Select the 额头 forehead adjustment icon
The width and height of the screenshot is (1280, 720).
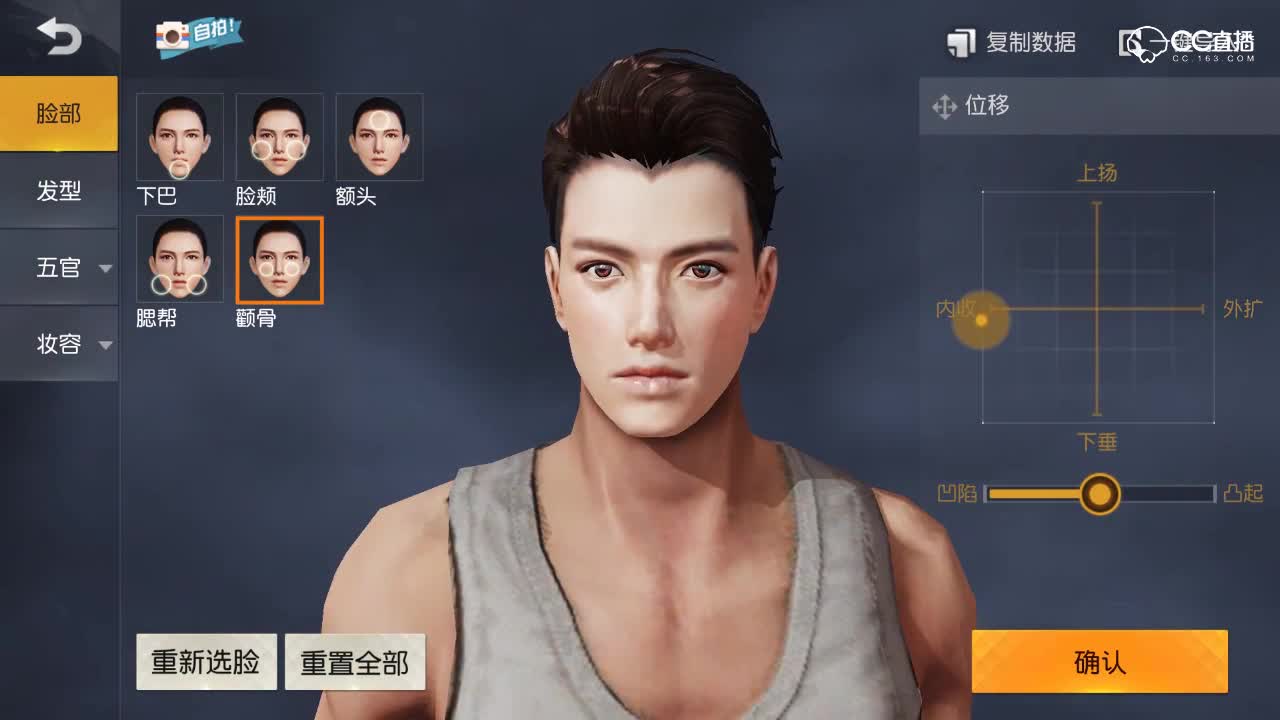379,136
